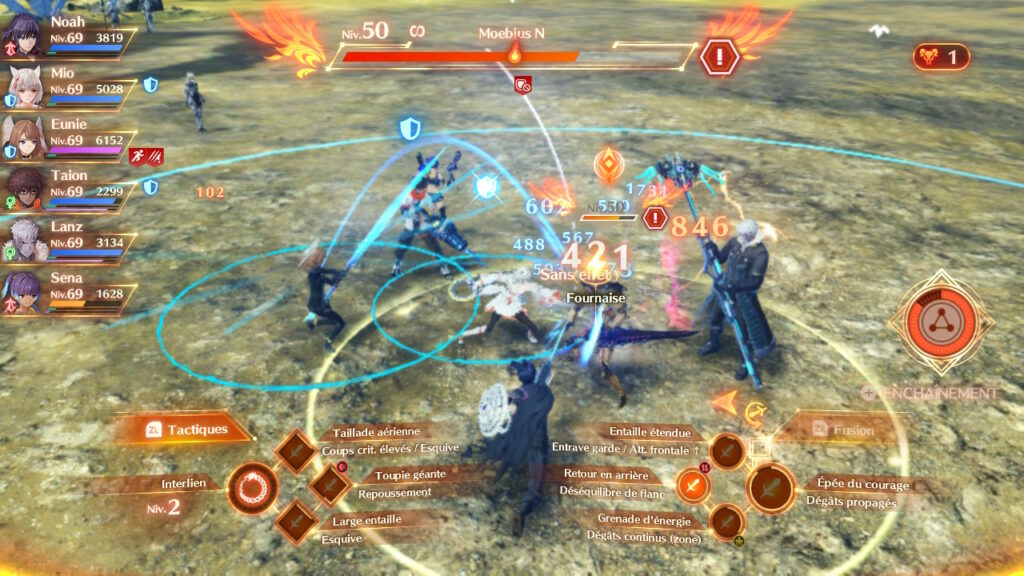Viewport: 1024px width, 576px height.
Task: Trigger the Épée du courage talent art
Action: pyautogui.click(x=771, y=488)
